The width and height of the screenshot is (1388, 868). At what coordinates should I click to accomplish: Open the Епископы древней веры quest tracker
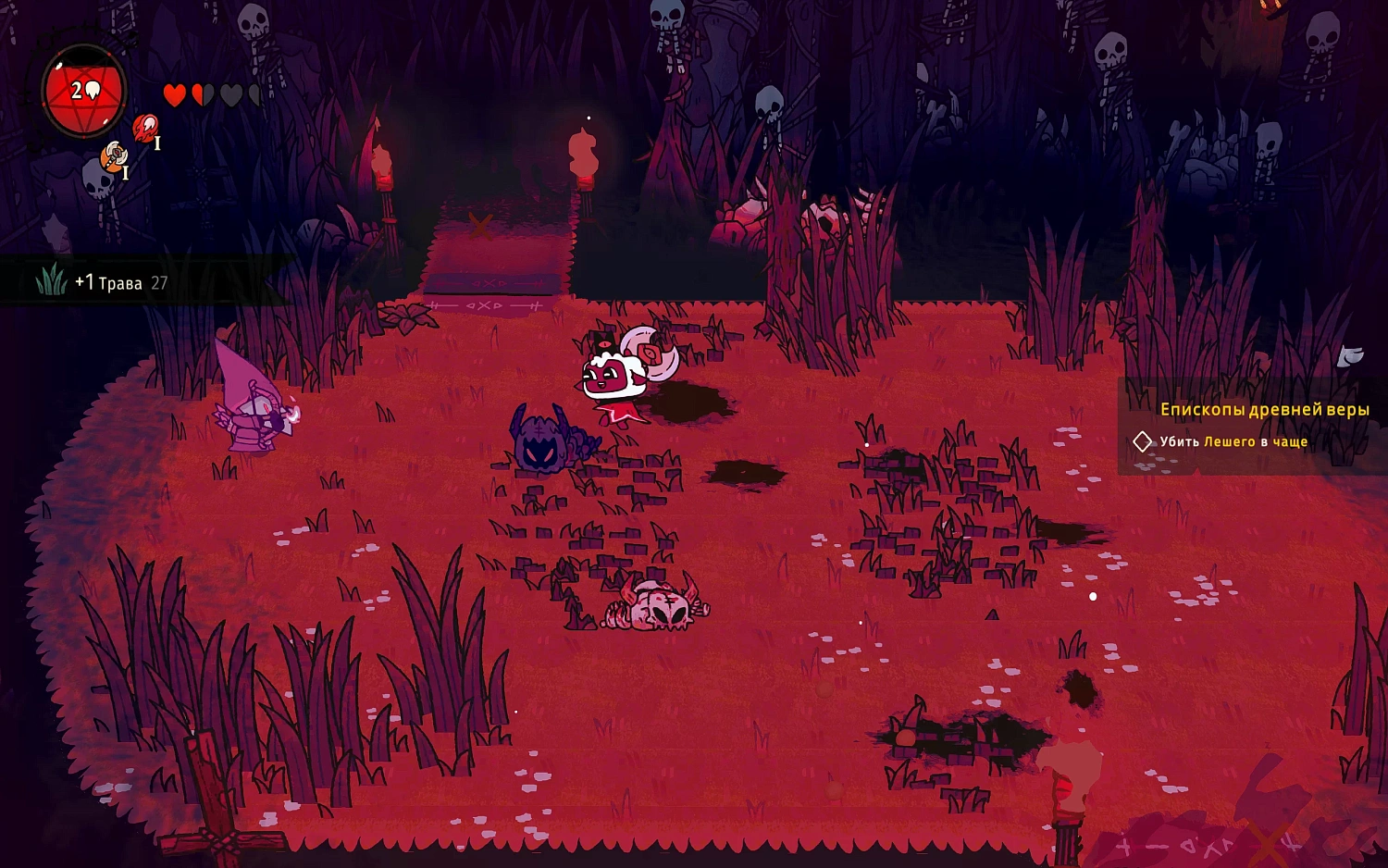1264,409
